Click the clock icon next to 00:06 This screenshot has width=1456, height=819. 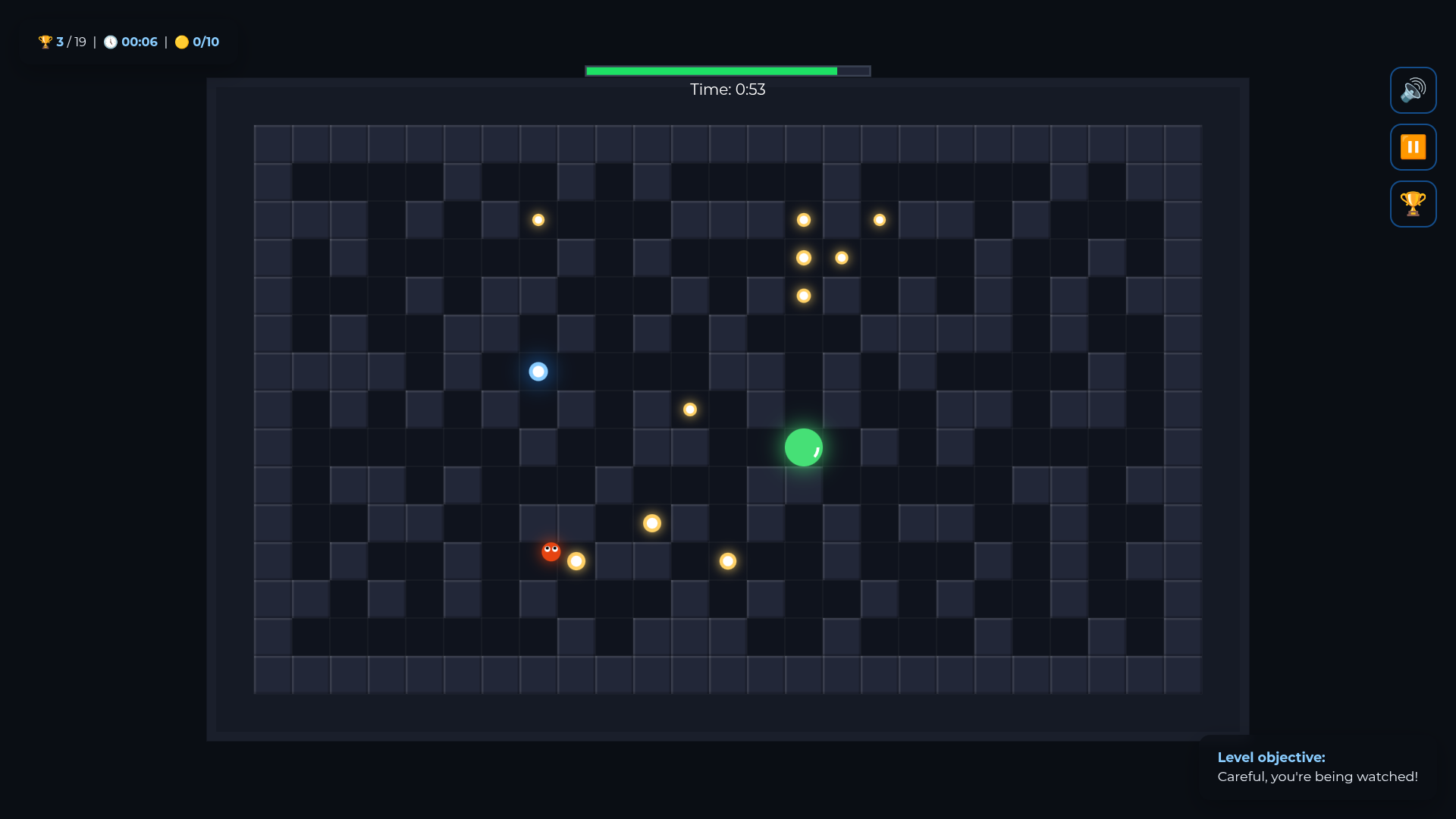[111, 42]
